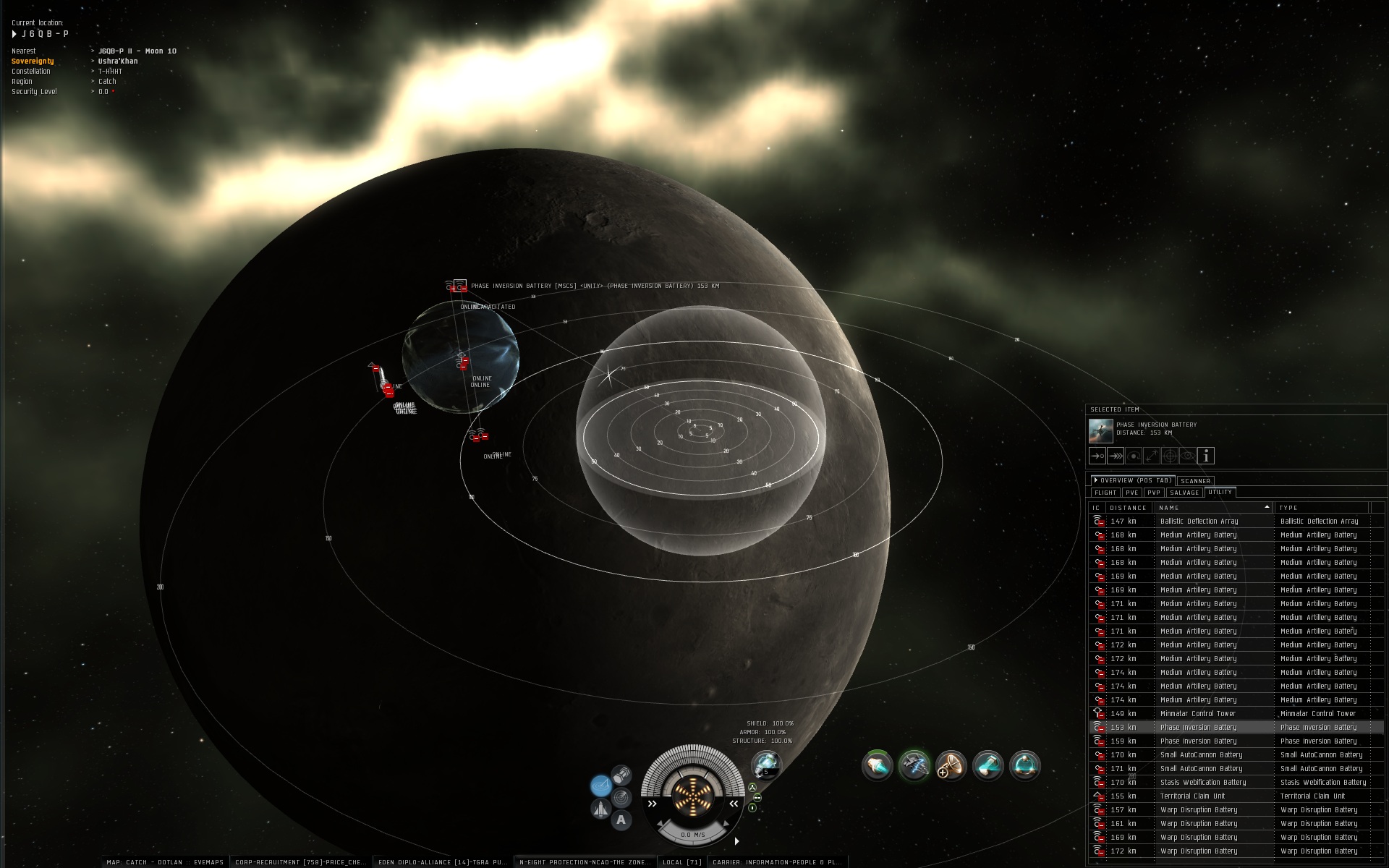Switch to the PvP overview tab
This screenshot has width=1389, height=868.
pyautogui.click(x=1153, y=493)
